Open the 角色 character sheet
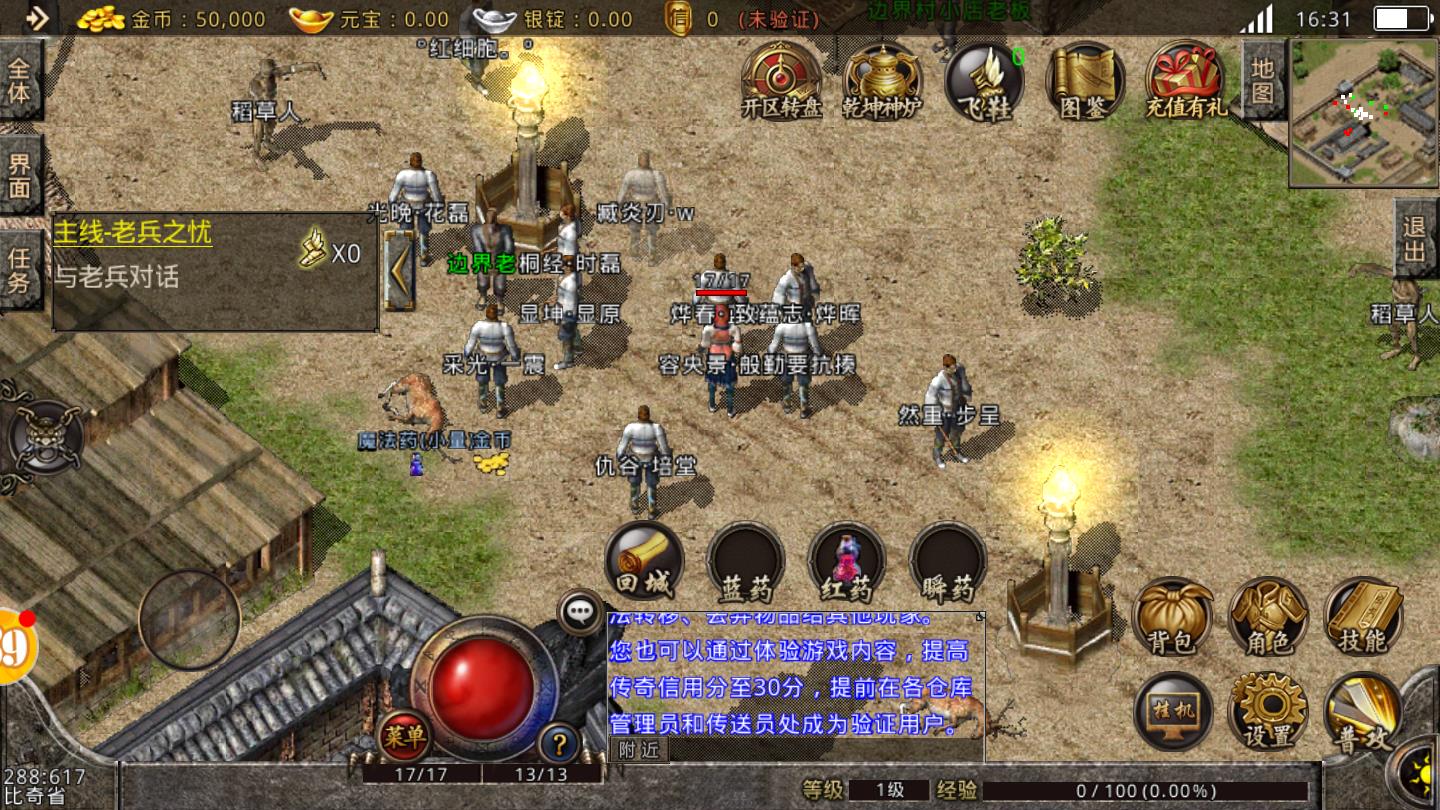This screenshot has width=1440, height=810. click(1268, 616)
